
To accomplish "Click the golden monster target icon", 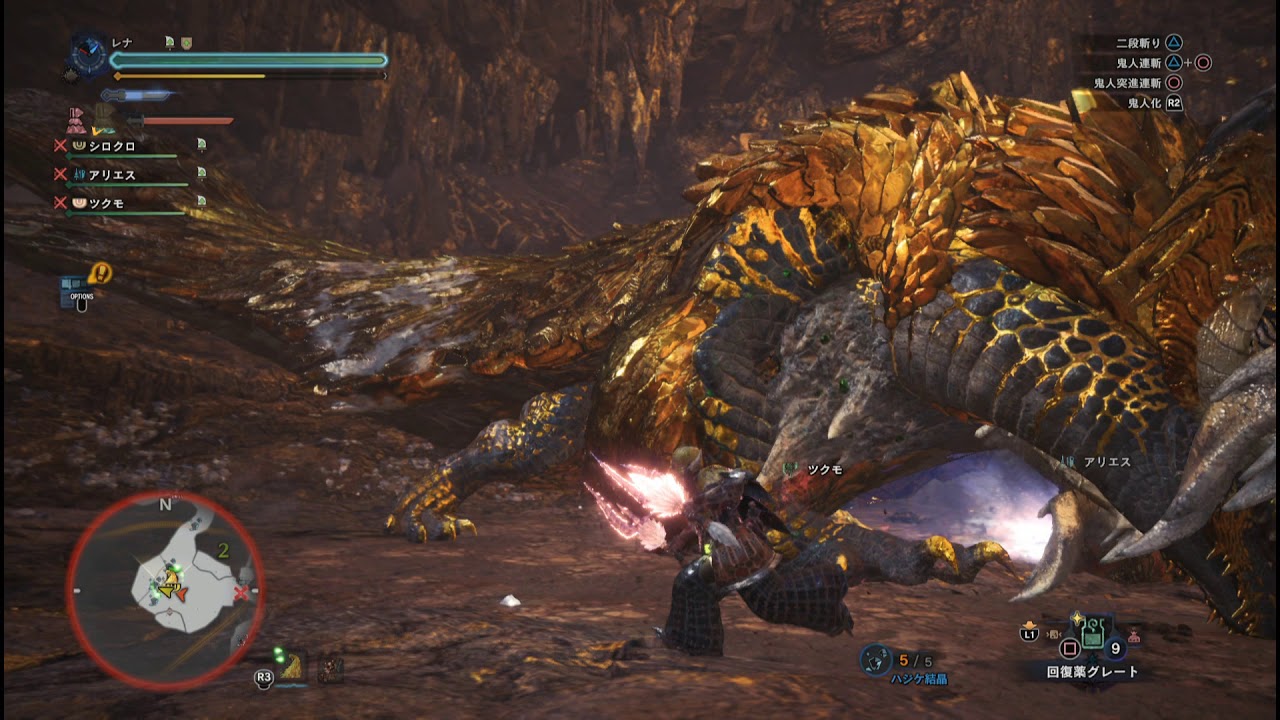I will [x=292, y=667].
